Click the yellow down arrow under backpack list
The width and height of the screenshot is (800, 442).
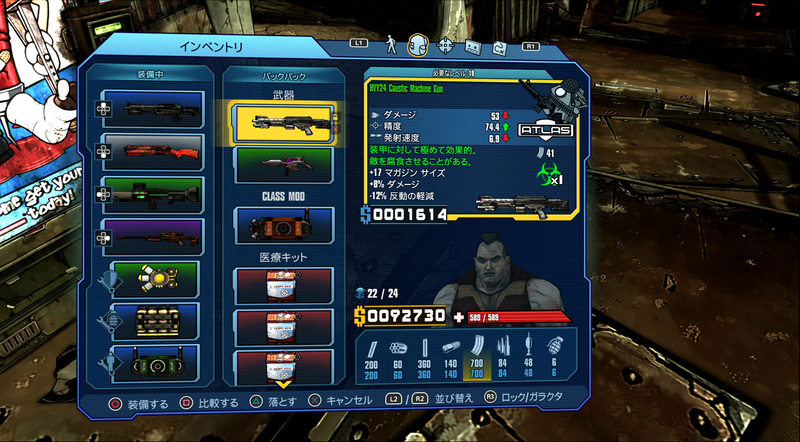[x=281, y=384]
